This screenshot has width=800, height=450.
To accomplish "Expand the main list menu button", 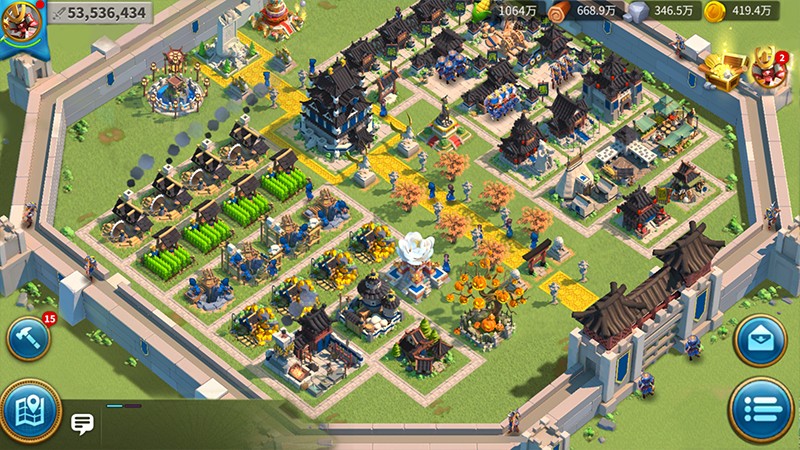I will tap(760, 410).
